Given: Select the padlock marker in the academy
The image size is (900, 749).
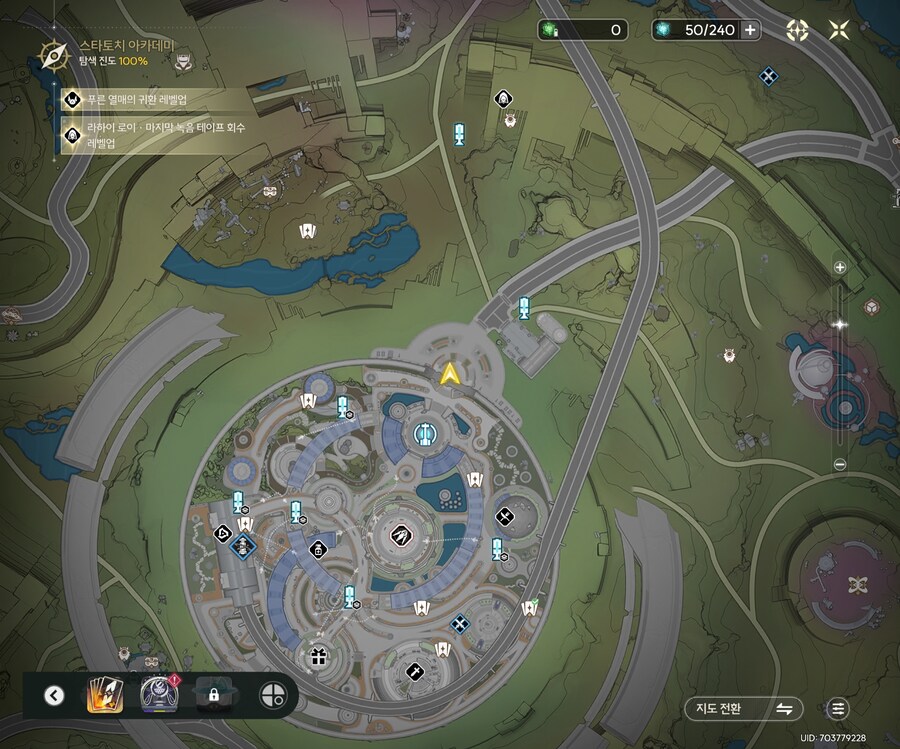Looking at the screenshot, I should point(318,548).
